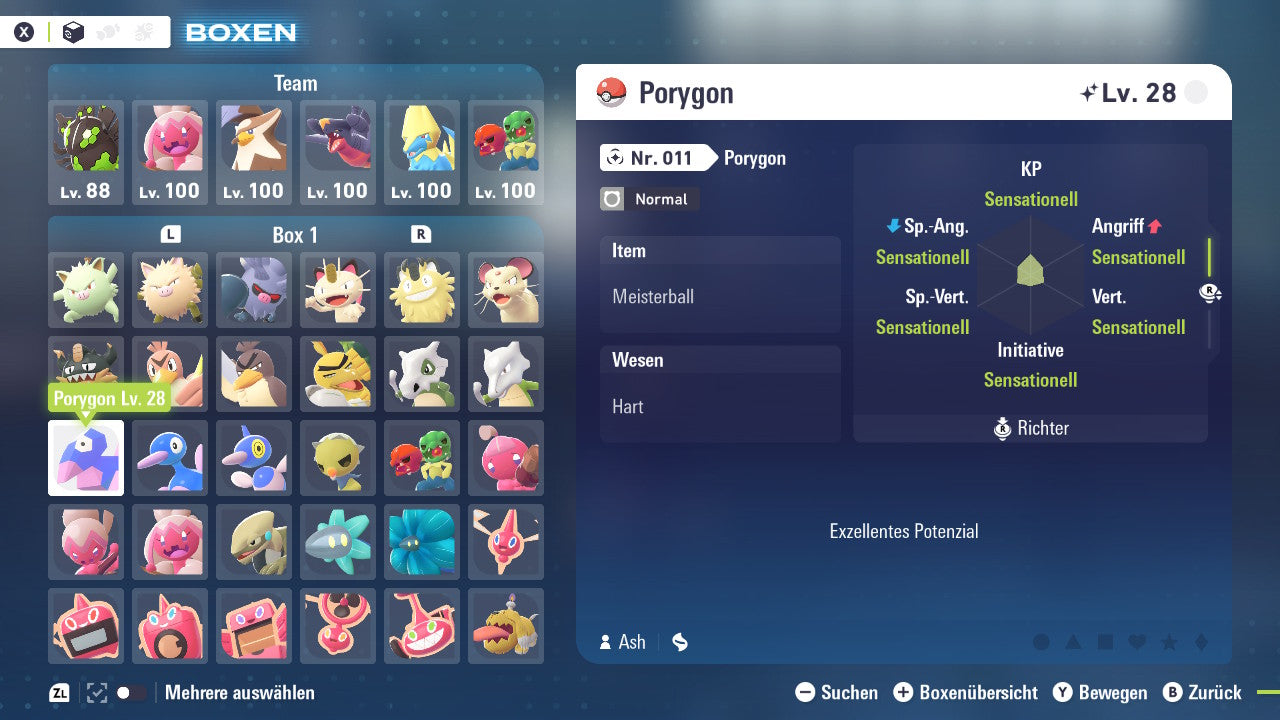
Task: Click the Pokérus ribbon icon beside Ash
Action: (x=679, y=643)
